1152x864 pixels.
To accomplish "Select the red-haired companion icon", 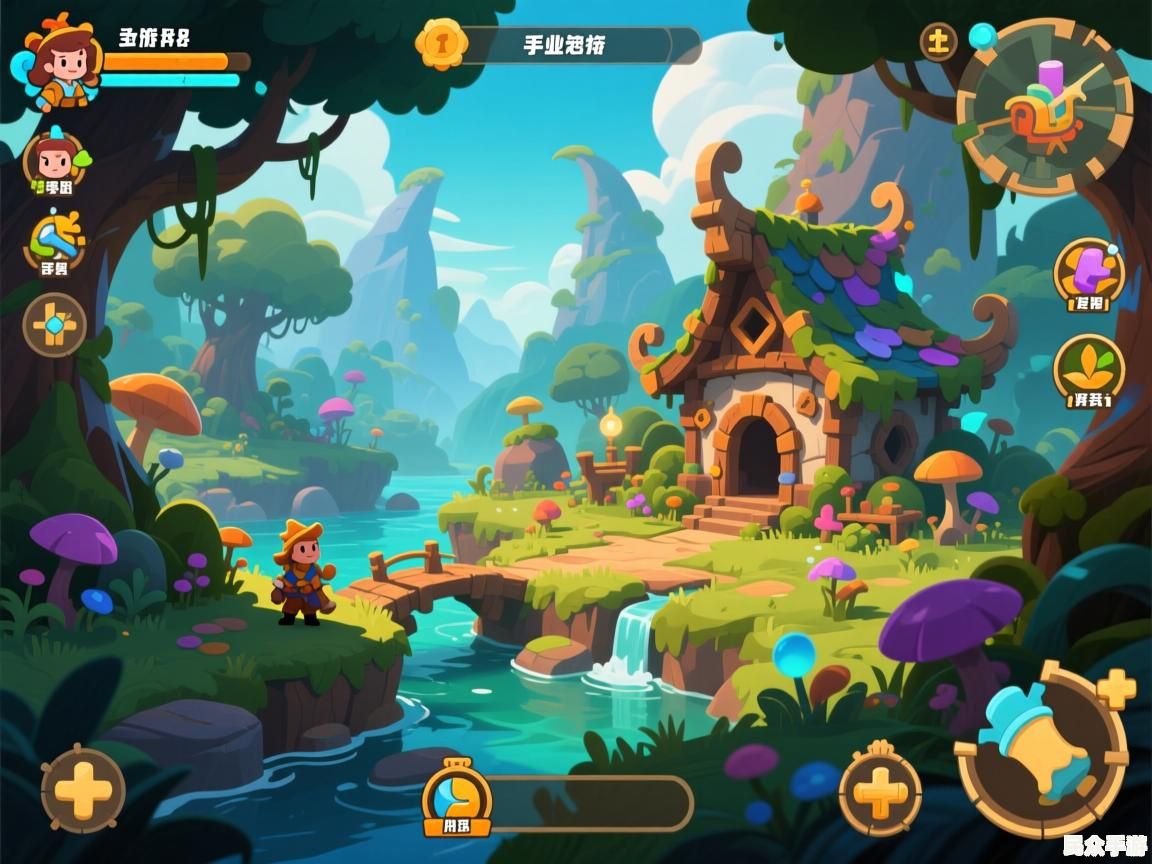I will tap(55, 162).
